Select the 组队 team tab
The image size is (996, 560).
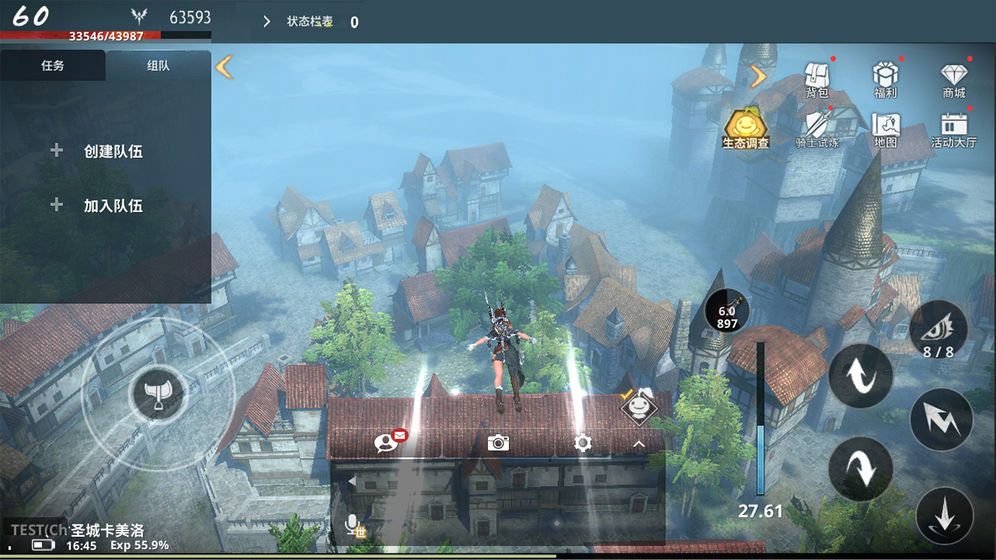pyautogui.click(x=157, y=66)
